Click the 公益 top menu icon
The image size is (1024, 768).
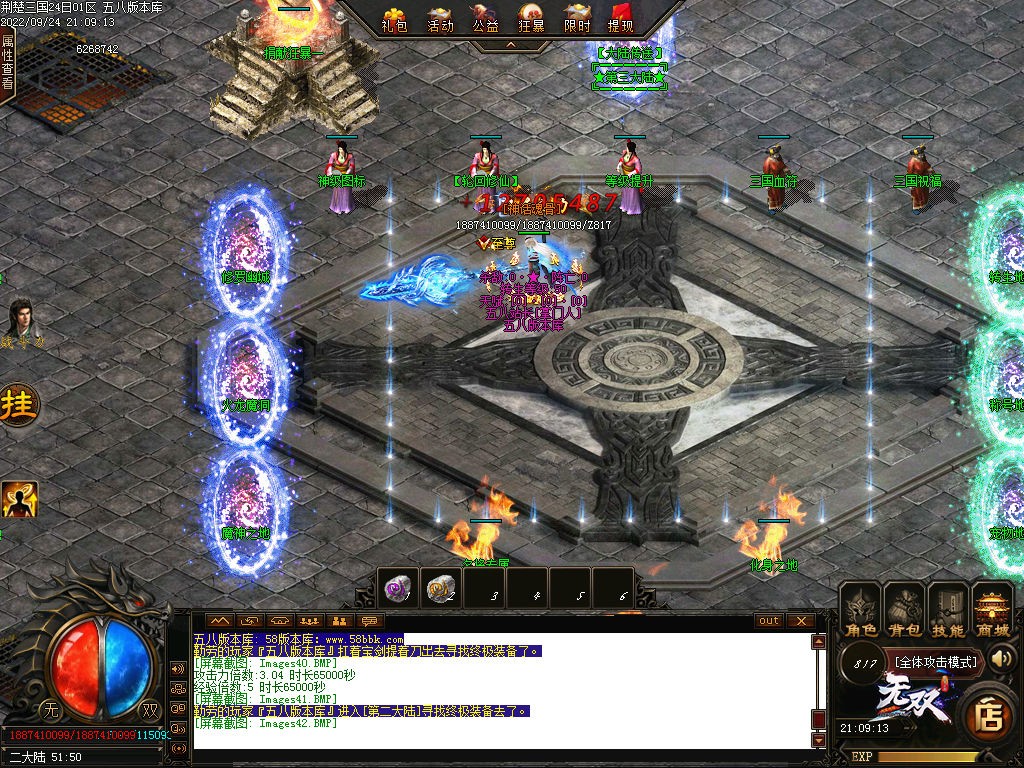coord(485,18)
